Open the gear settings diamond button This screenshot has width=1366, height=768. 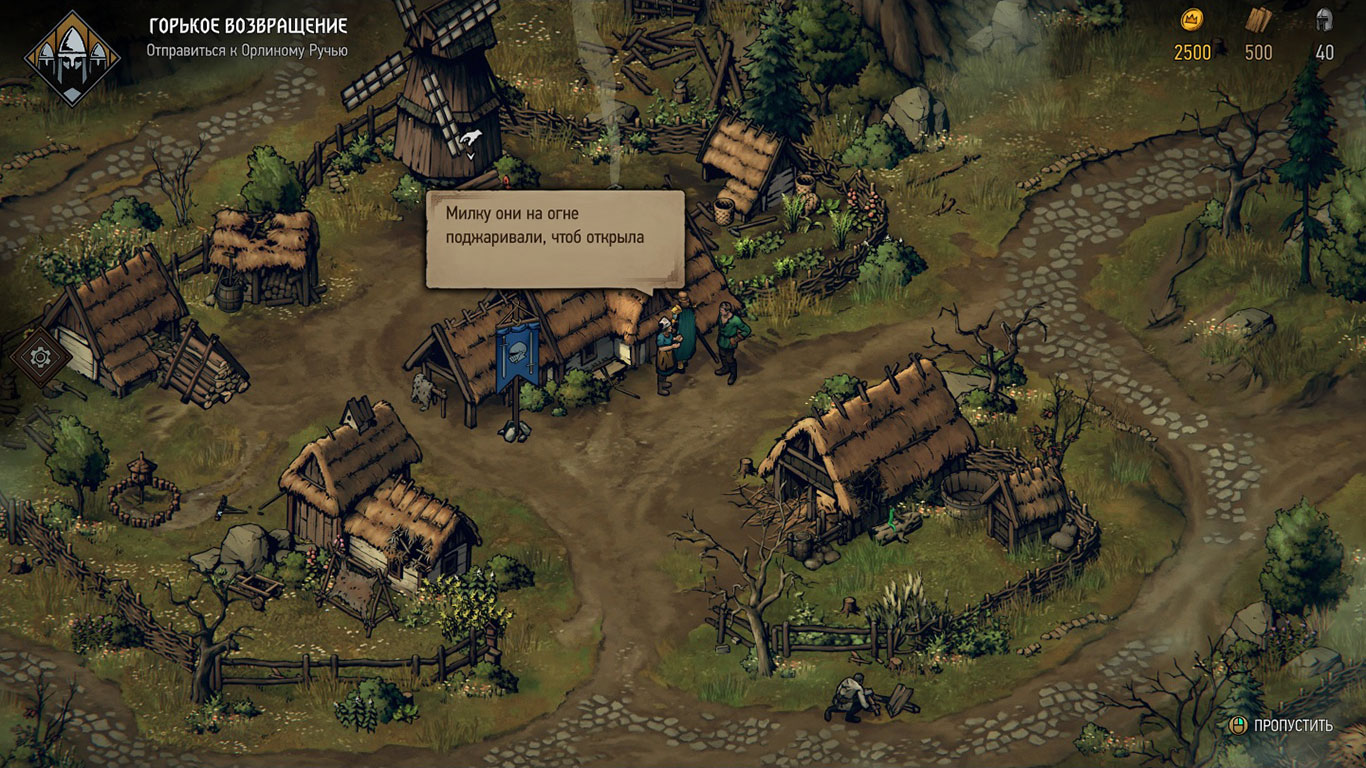click(40, 356)
